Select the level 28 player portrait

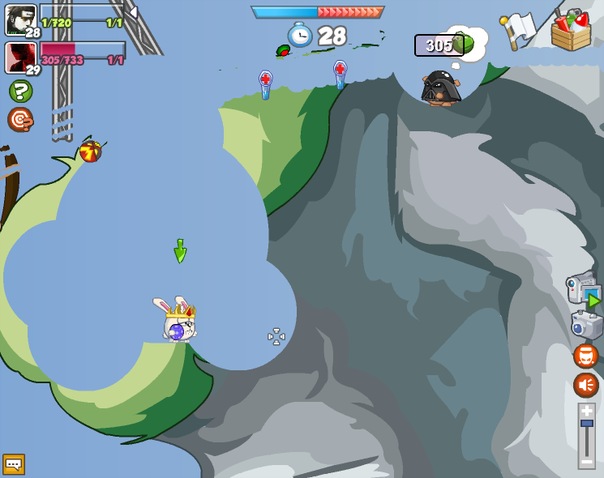click(21, 19)
